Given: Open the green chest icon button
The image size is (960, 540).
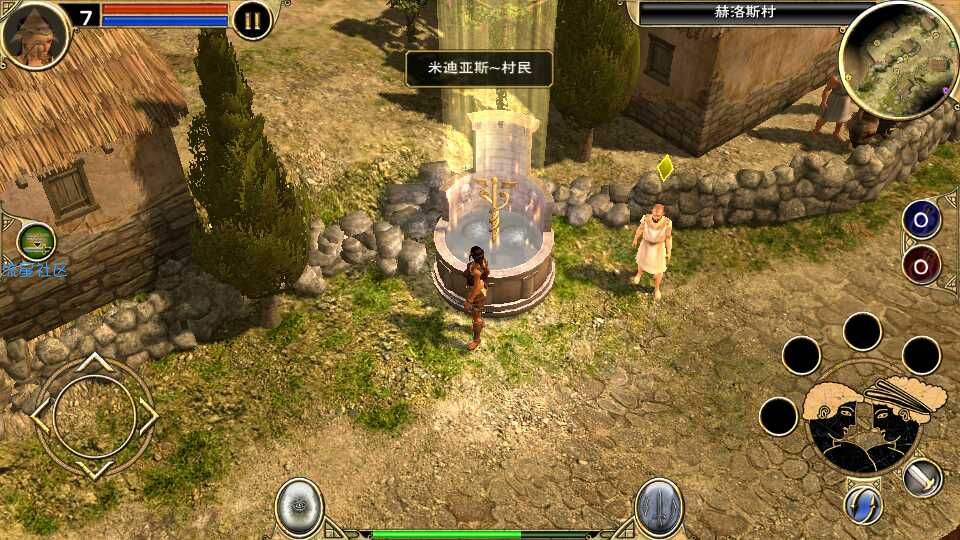Looking at the screenshot, I should pyautogui.click(x=36, y=241).
